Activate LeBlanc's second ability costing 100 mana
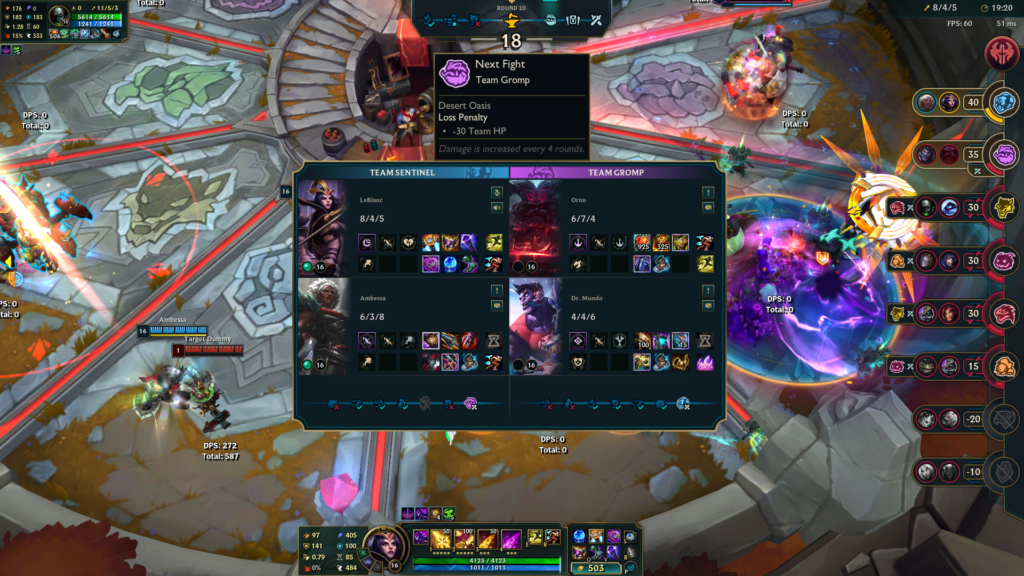Viewport: 1024px width, 576px height. point(463,538)
